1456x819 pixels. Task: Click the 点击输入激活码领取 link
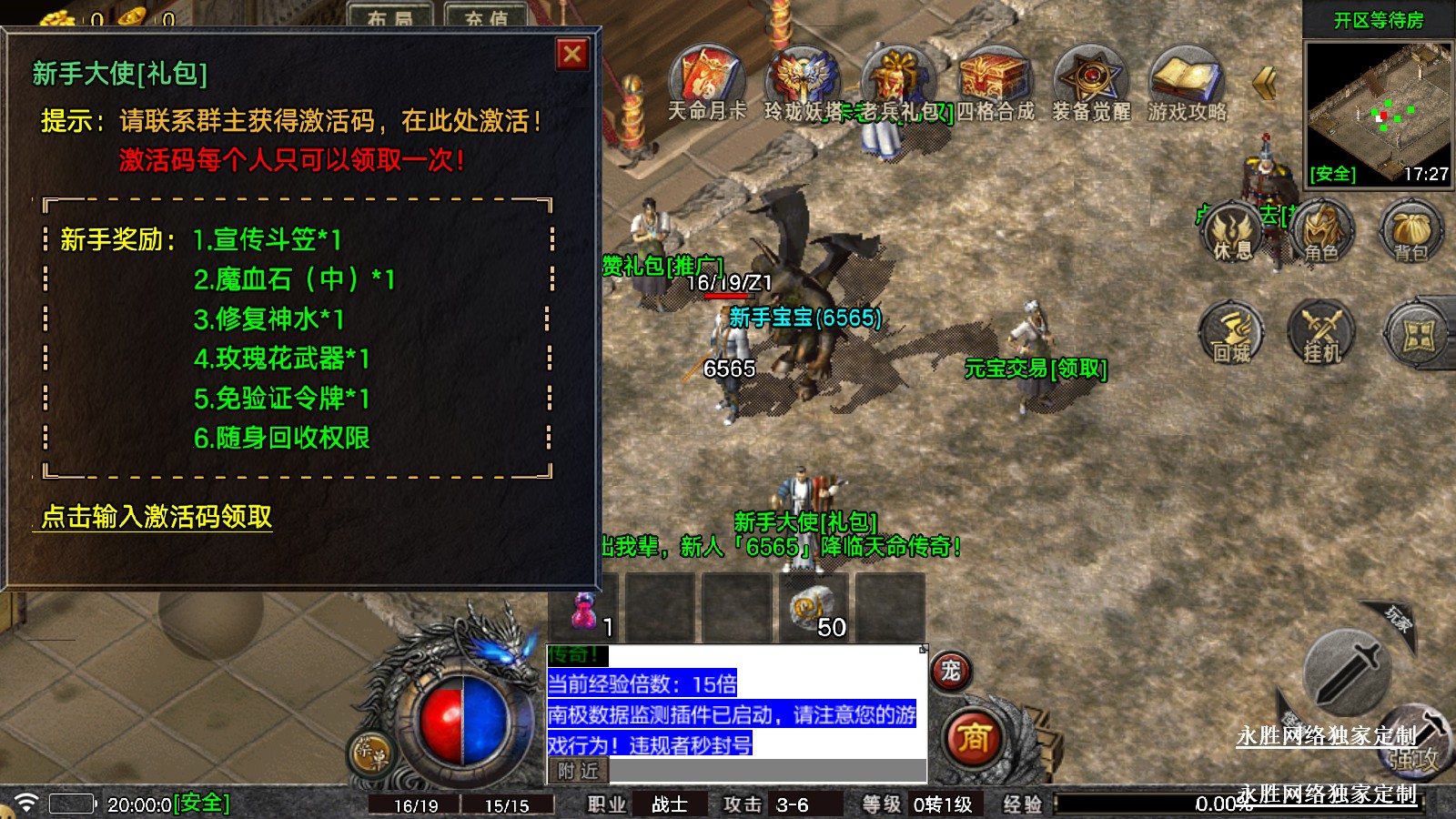point(157,517)
